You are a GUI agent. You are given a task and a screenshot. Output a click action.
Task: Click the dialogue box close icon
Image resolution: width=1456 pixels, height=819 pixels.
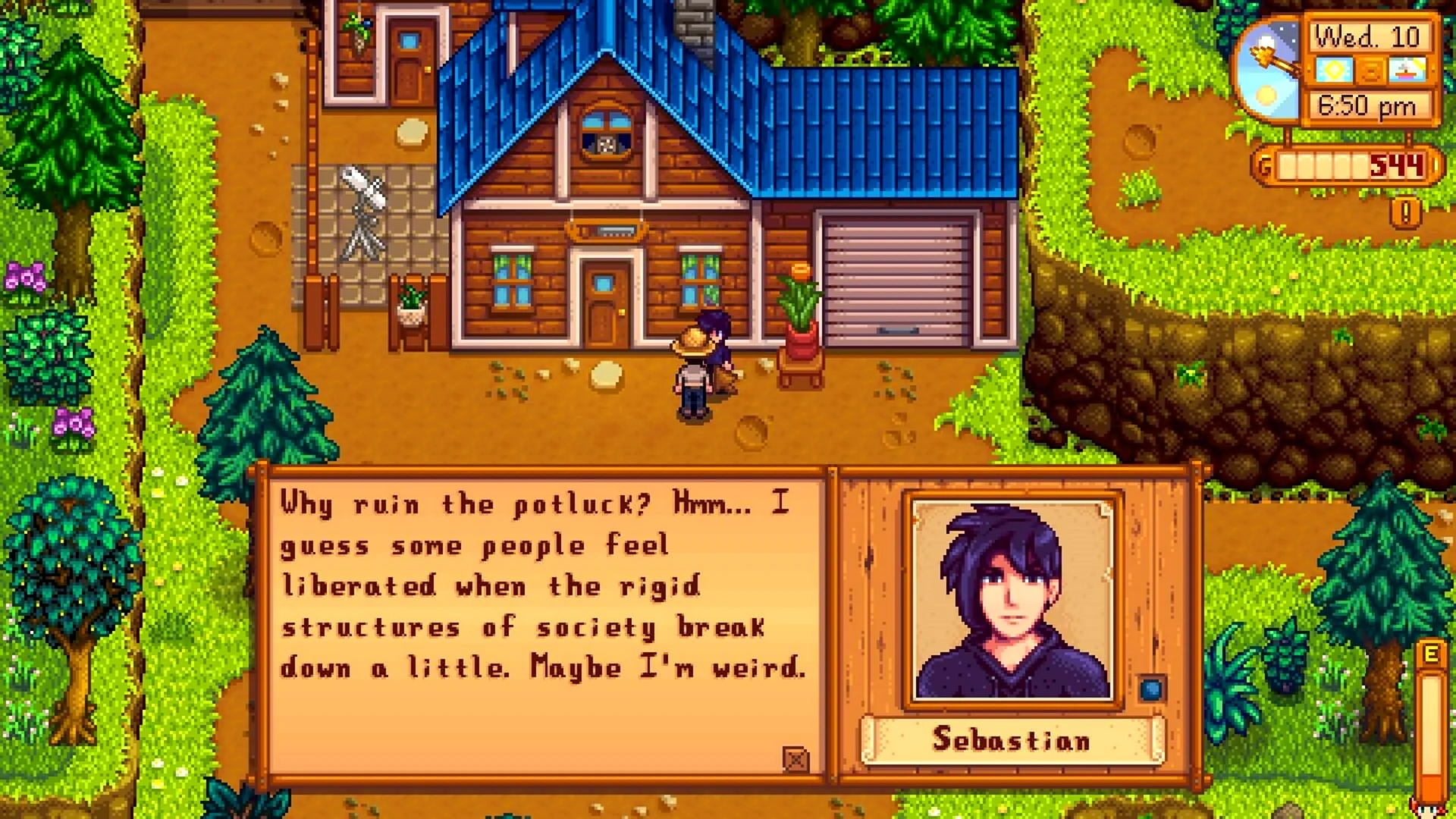pyautogui.click(x=795, y=758)
